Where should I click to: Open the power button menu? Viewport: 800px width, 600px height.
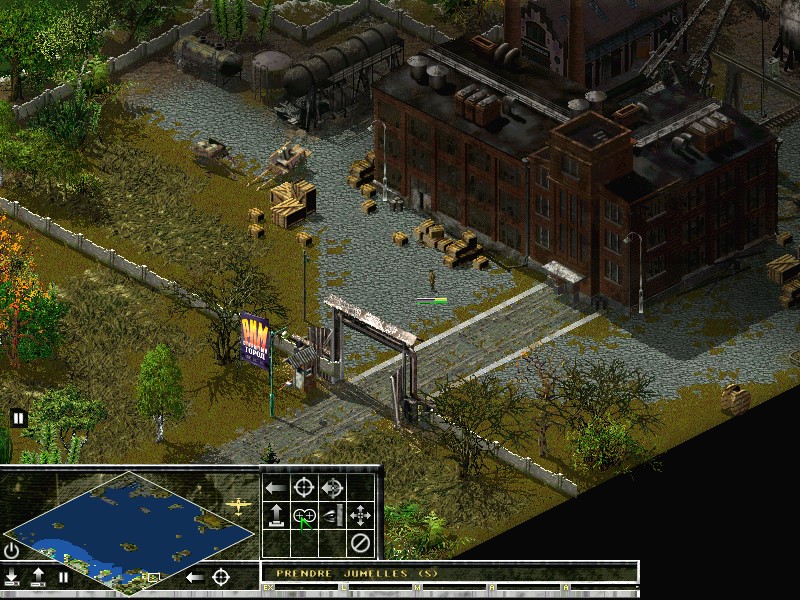pyautogui.click(x=12, y=551)
